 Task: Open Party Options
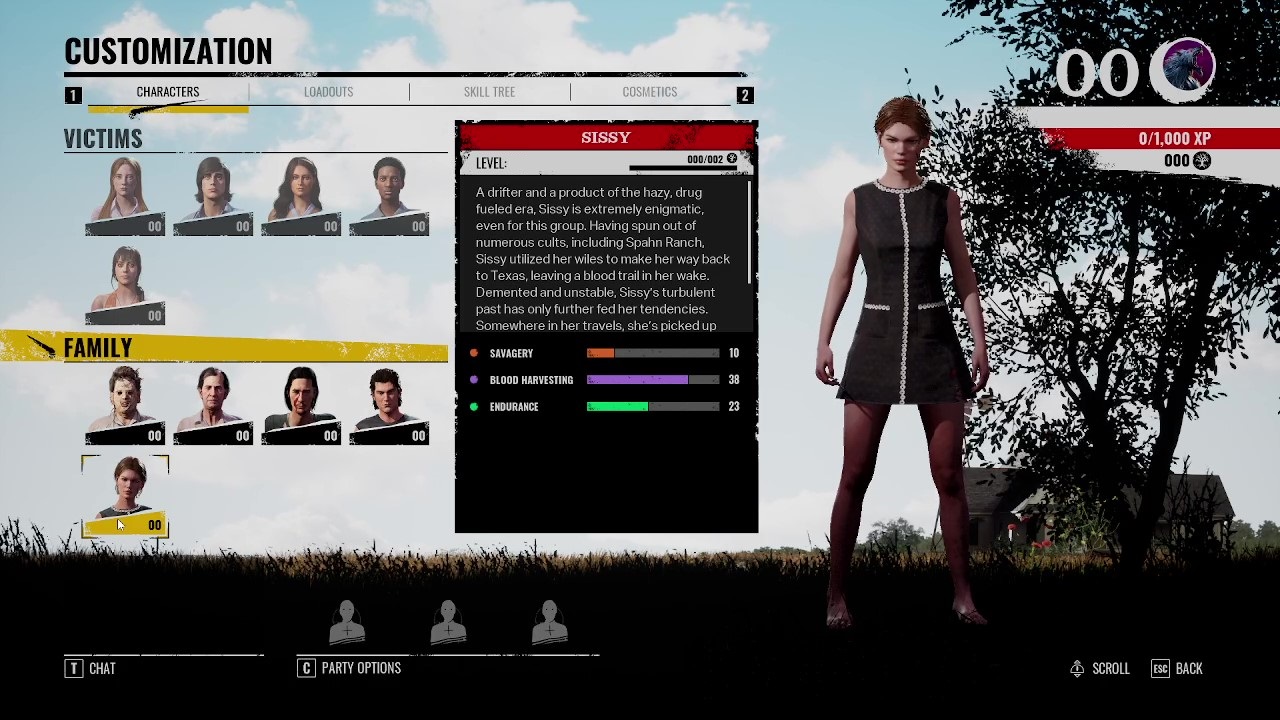350,668
